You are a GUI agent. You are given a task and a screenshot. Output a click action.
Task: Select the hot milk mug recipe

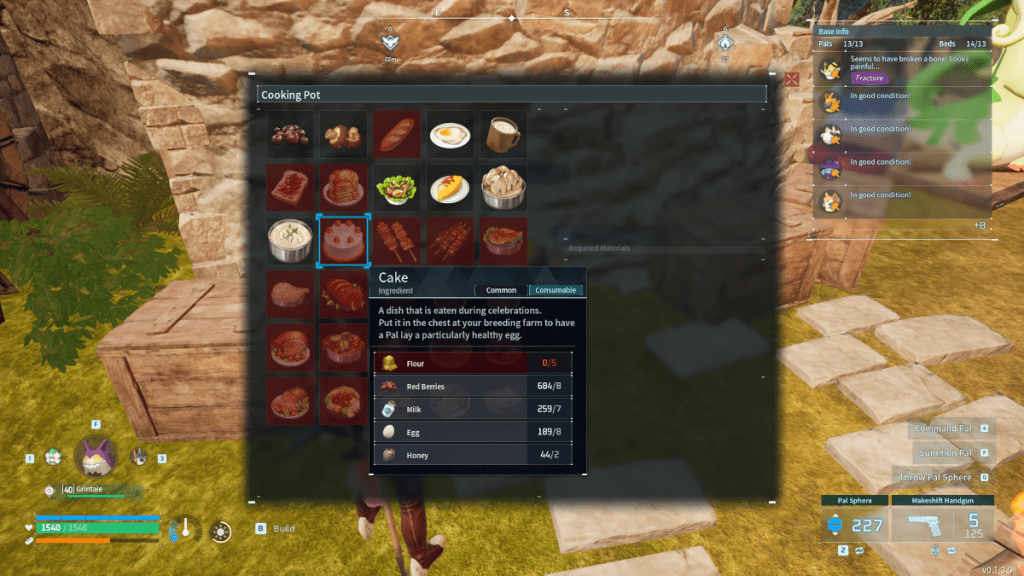pos(503,134)
